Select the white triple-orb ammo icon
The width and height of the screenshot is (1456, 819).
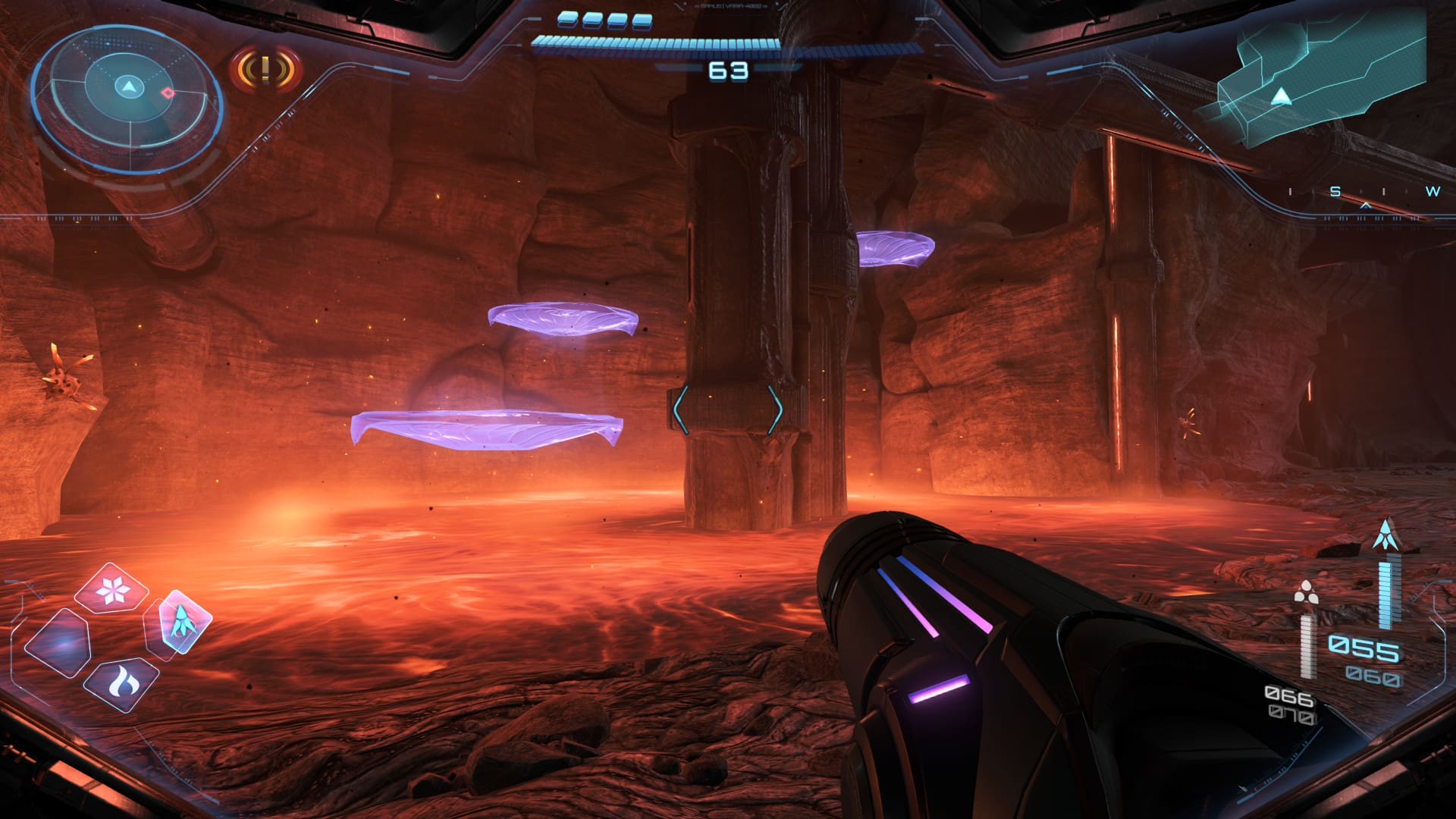[1305, 592]
